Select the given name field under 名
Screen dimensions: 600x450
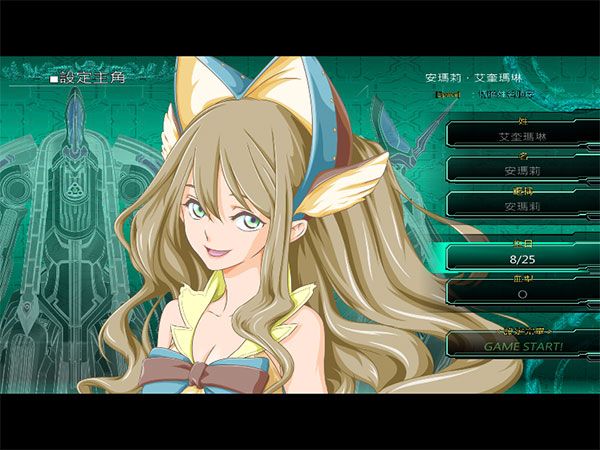point(522,170)
